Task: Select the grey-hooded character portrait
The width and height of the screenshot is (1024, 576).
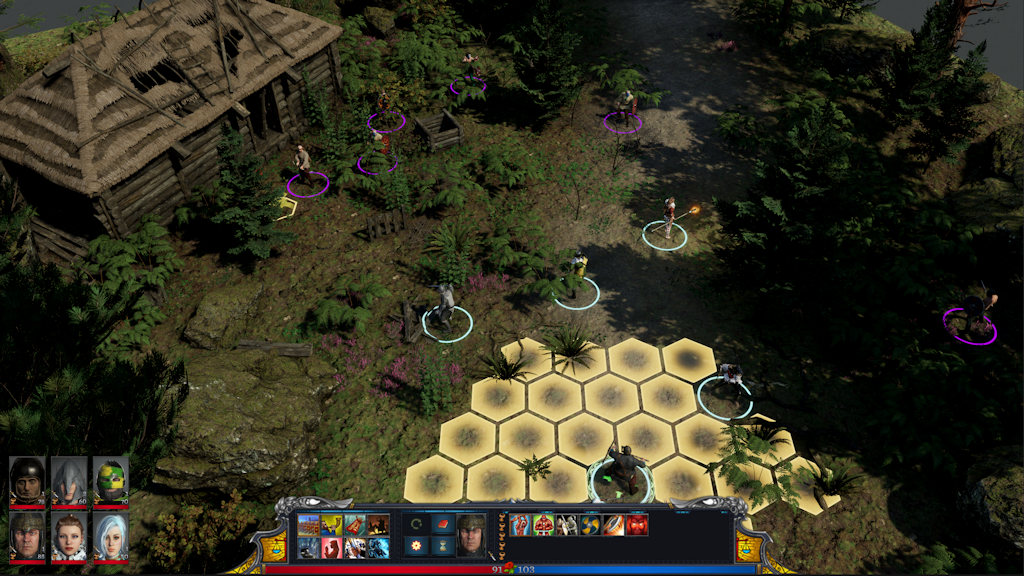Action: [69, 481]
